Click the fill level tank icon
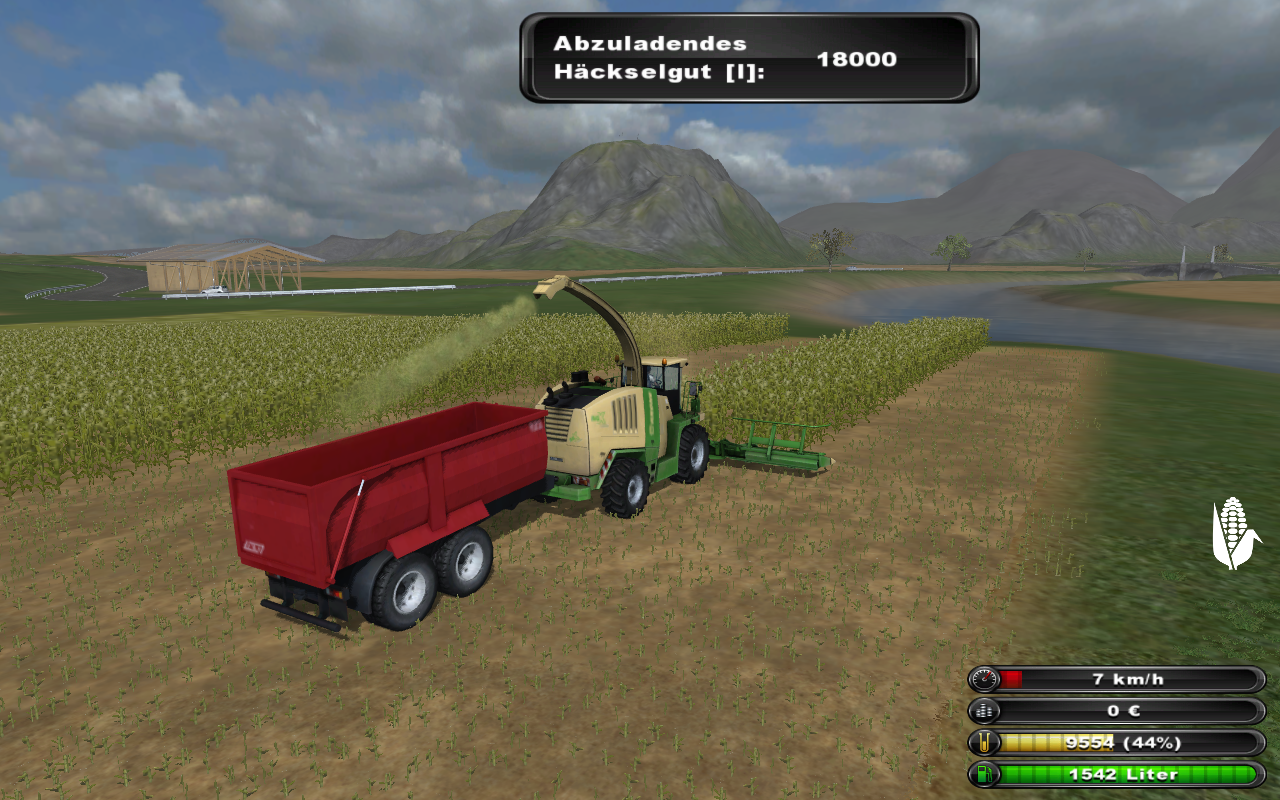The width and height of the screenshot is (1280, 800). [x=985, y=743]
